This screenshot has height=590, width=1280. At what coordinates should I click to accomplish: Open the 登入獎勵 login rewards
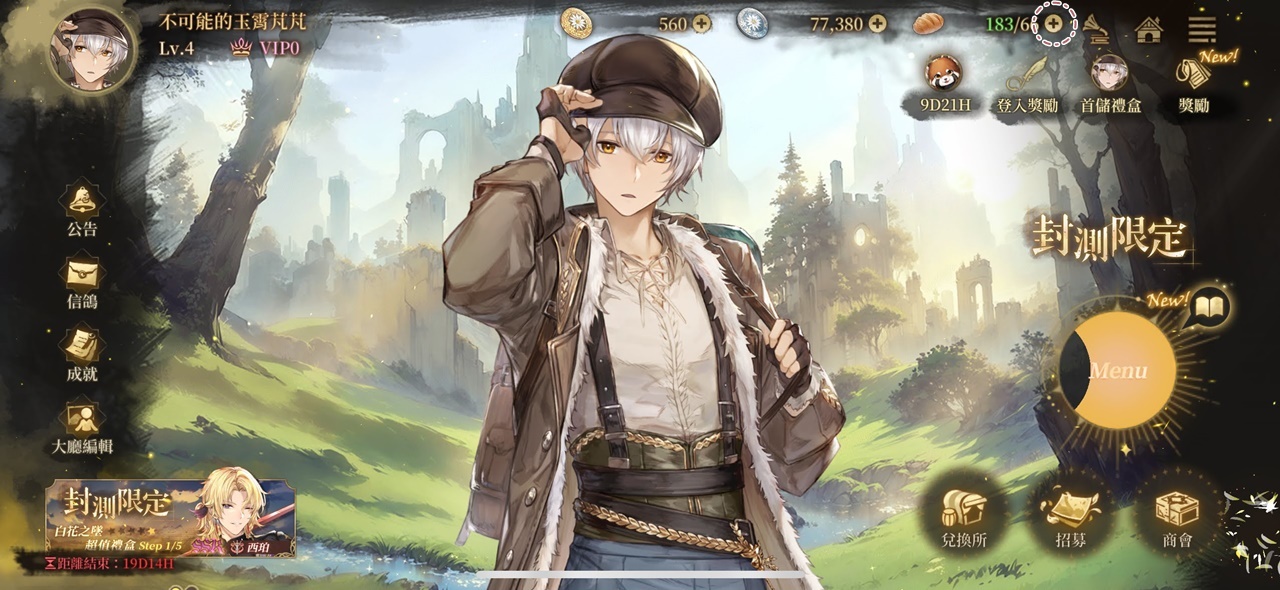point(1027,80)
